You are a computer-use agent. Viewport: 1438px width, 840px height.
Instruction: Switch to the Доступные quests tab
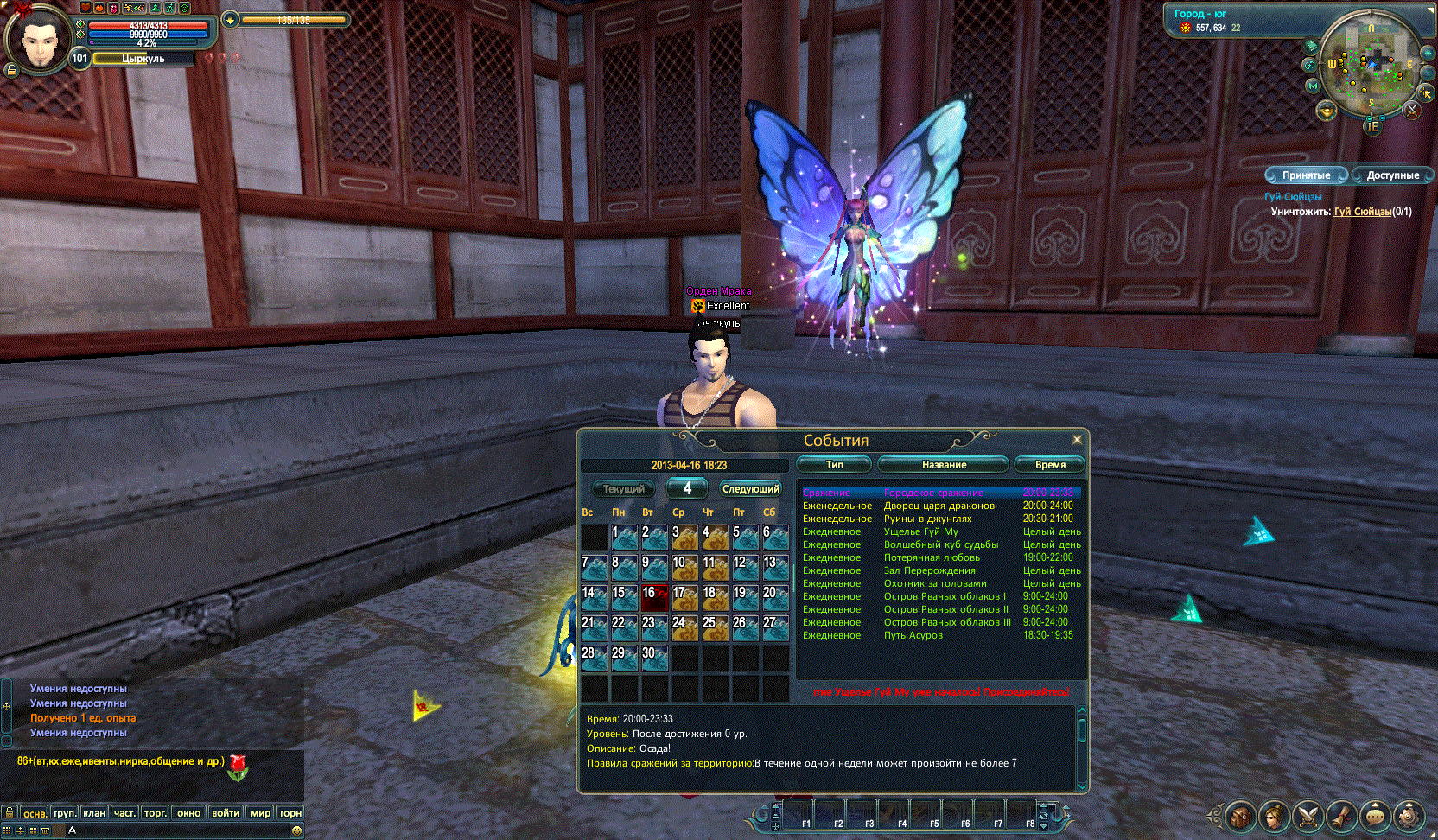tap(1392, 175)
